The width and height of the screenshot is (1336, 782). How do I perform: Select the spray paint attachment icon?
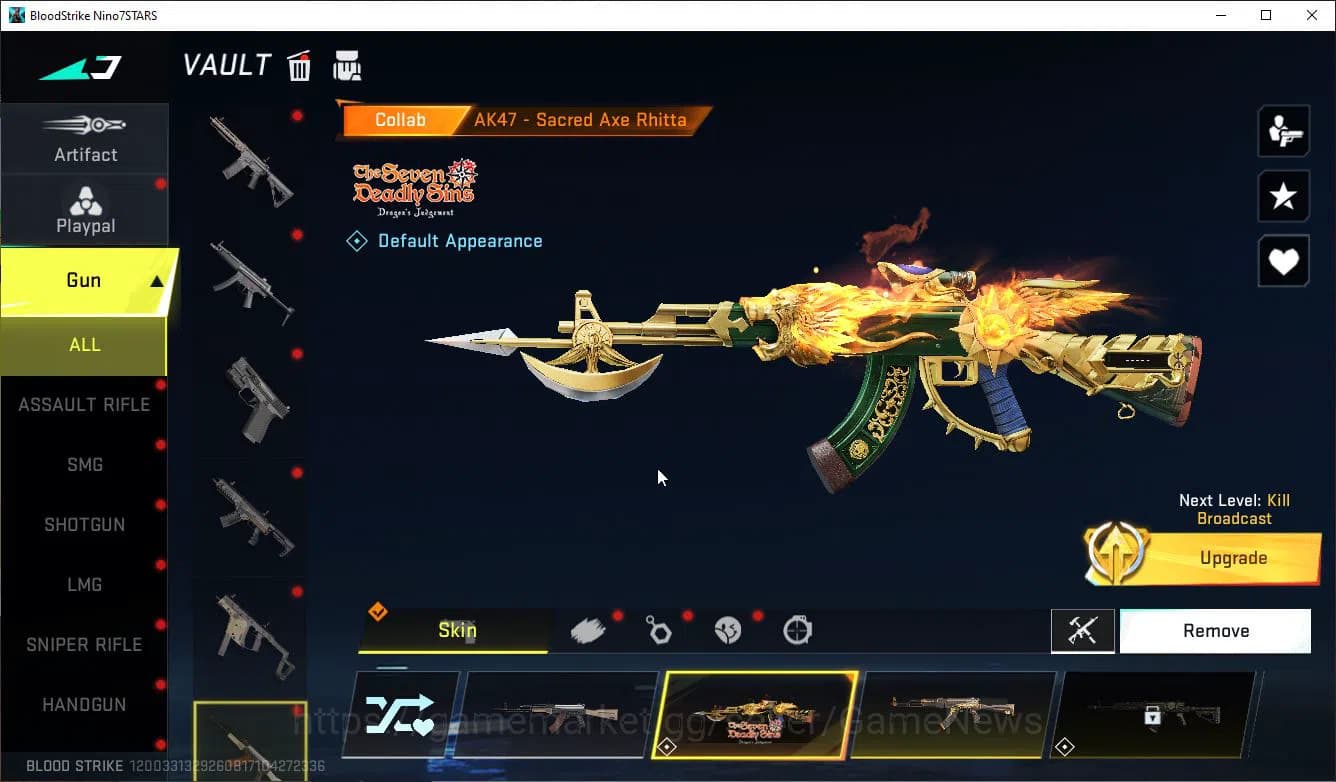coord(589,629)
